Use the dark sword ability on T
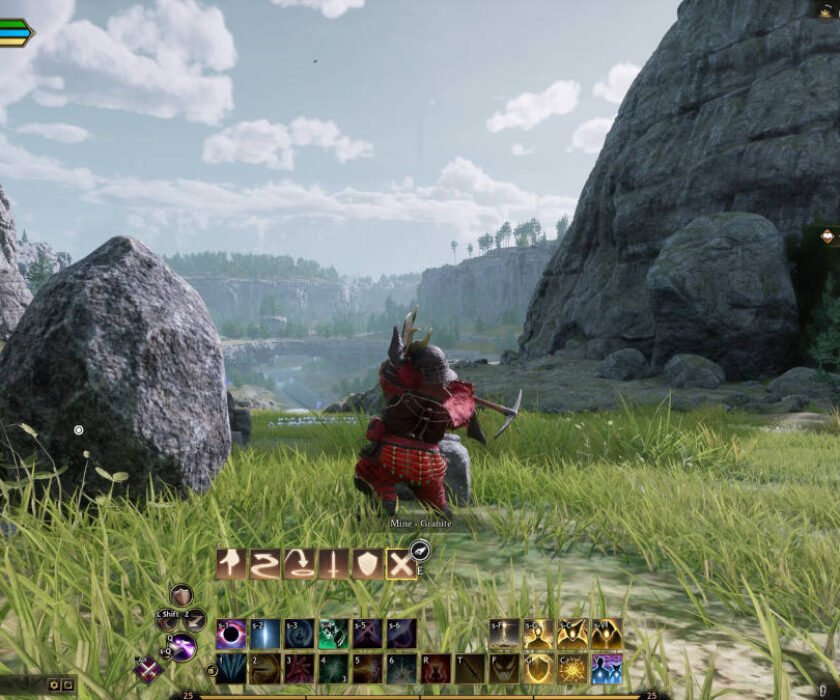Image resolution: width=840 pixels, height=700 pixels. [470, 668]
